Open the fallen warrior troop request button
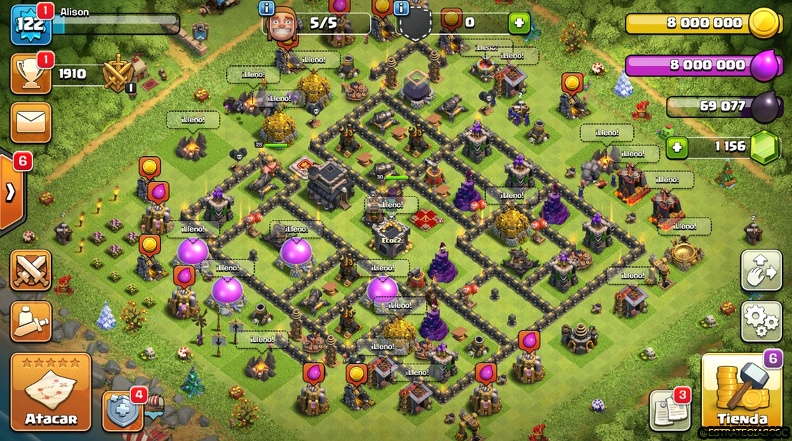This screenshot has width=792, height=441. coord(31,322)
